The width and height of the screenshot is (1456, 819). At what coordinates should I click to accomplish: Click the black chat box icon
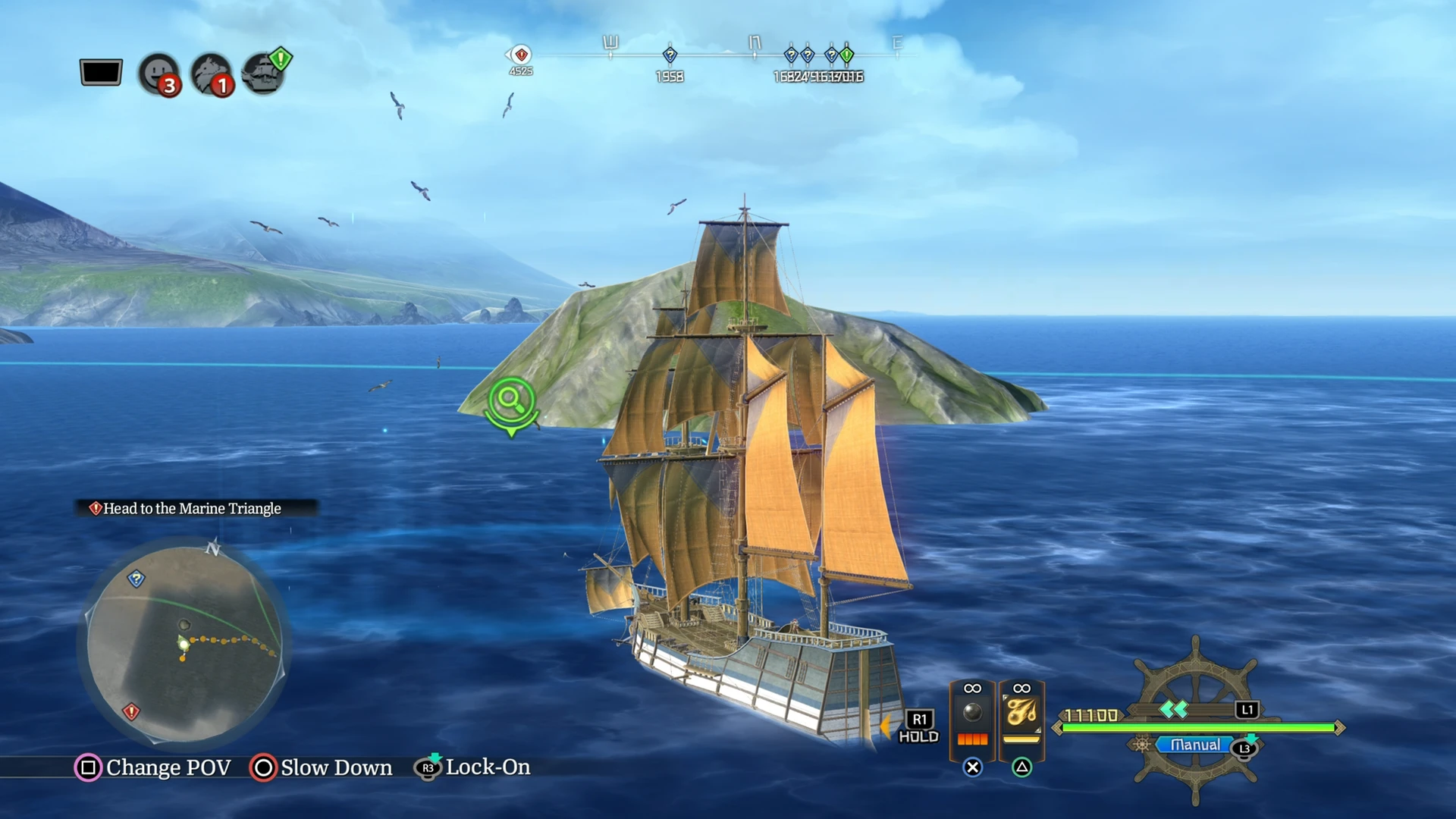101,73
